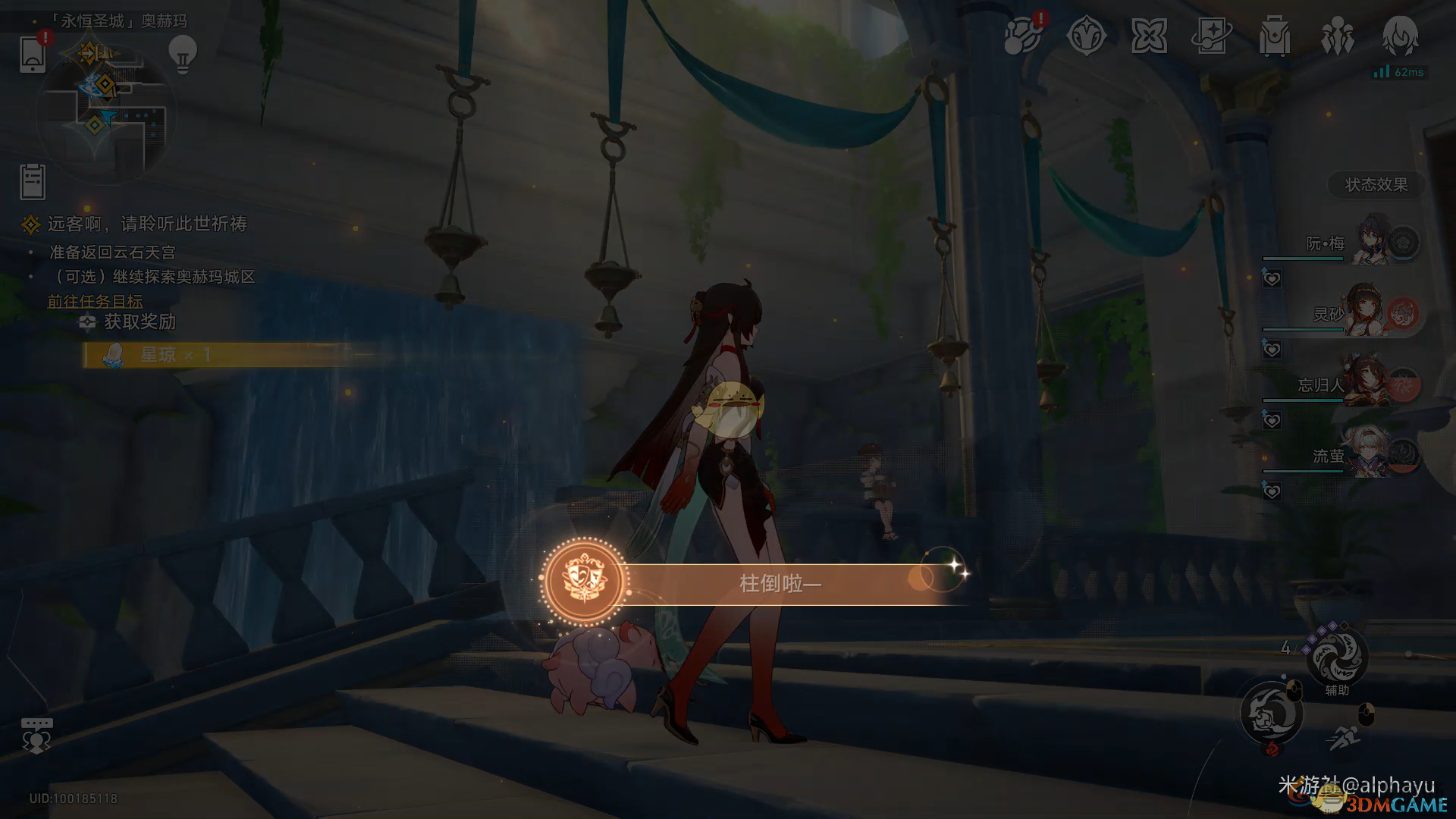
Task: Click the 前往任务目标 link
Action: 95,301
